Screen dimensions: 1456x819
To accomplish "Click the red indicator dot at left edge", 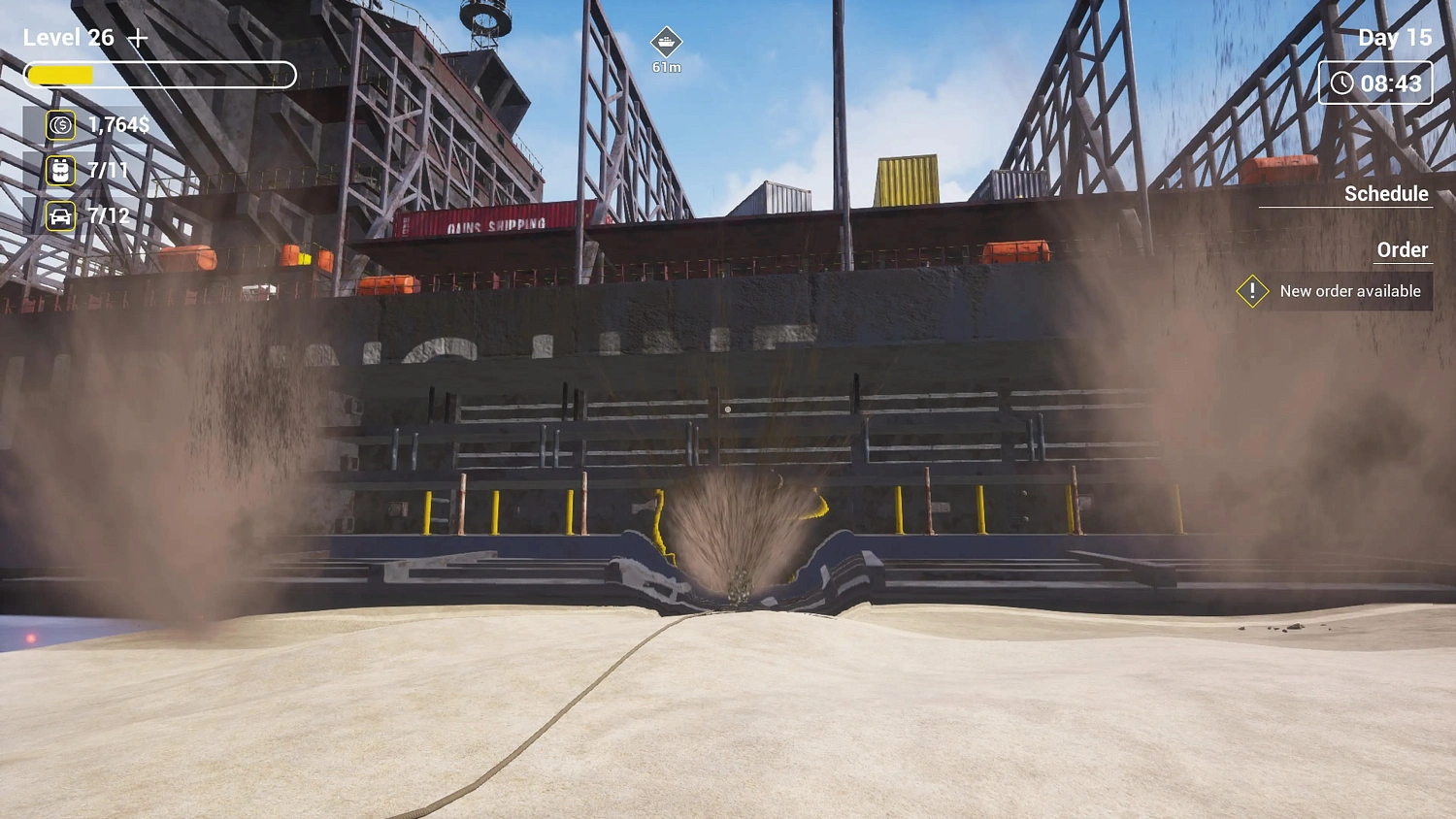I will (31, 636).
